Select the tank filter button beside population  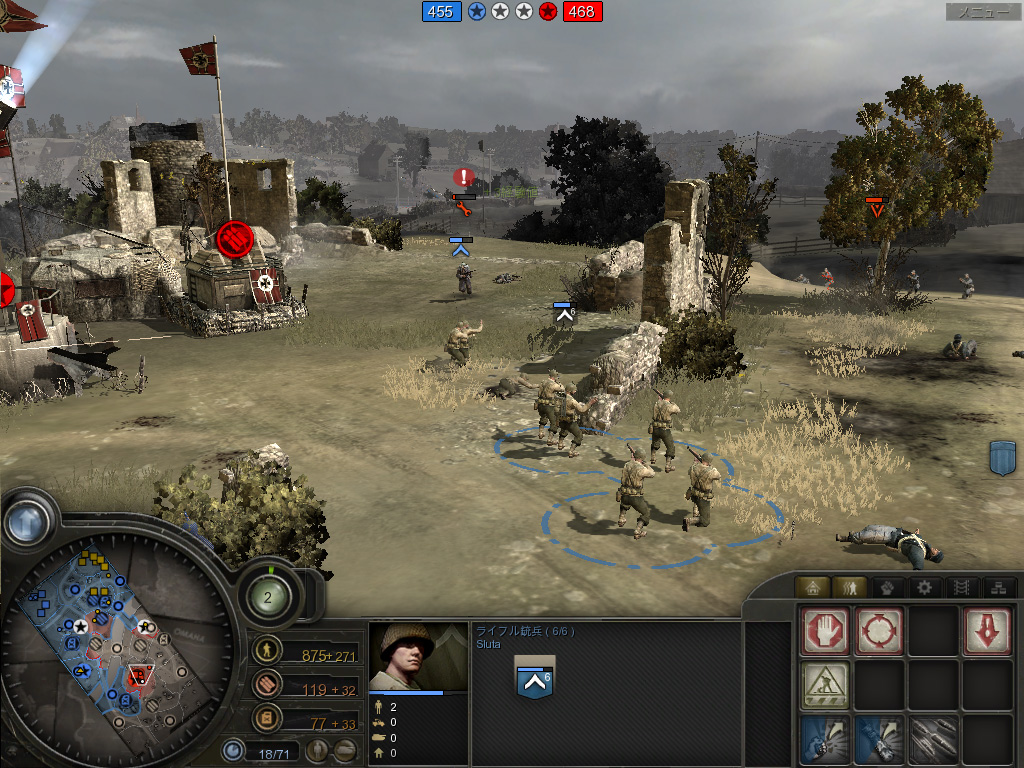pyautogui.click(x=343, y=749)
